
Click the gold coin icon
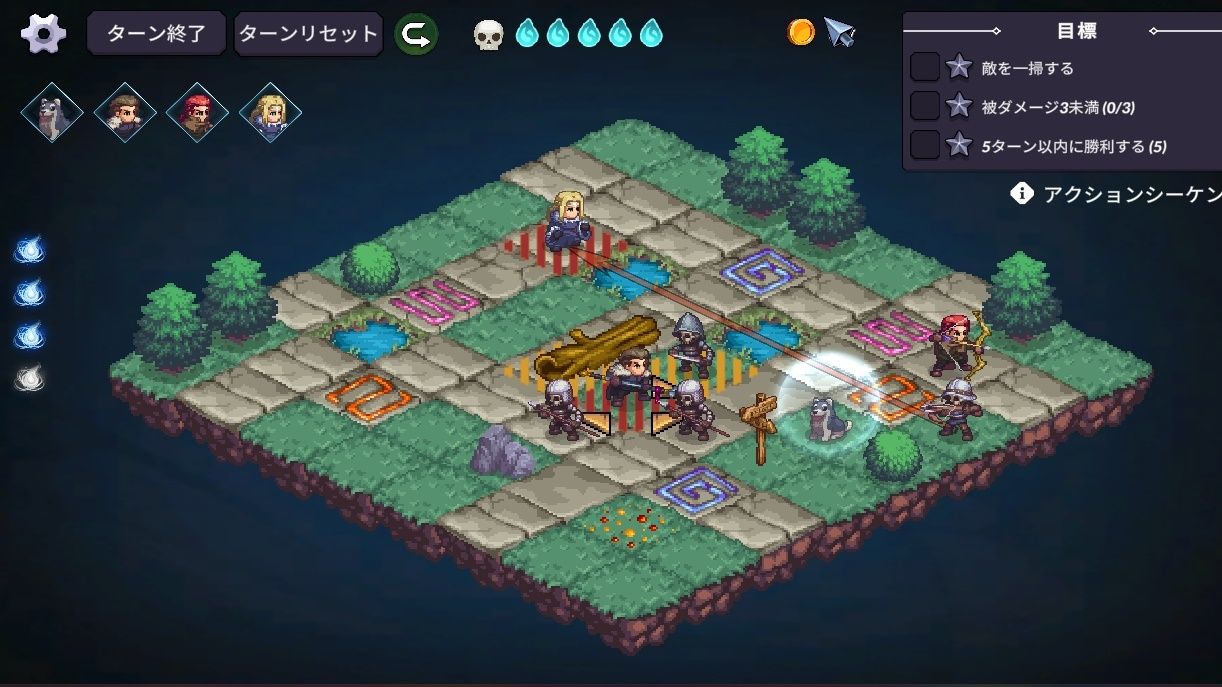coord(801,32)
